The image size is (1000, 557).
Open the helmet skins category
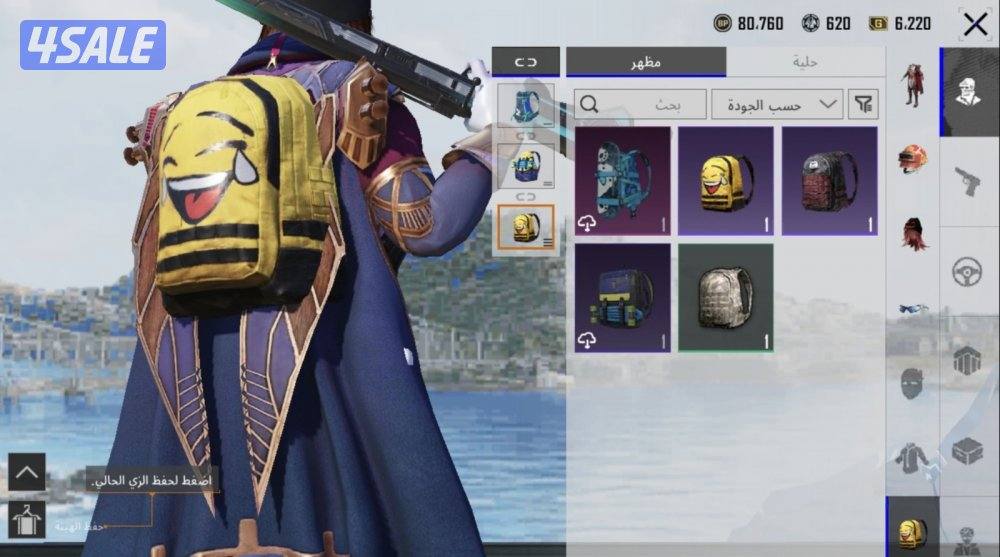[912, 159]
